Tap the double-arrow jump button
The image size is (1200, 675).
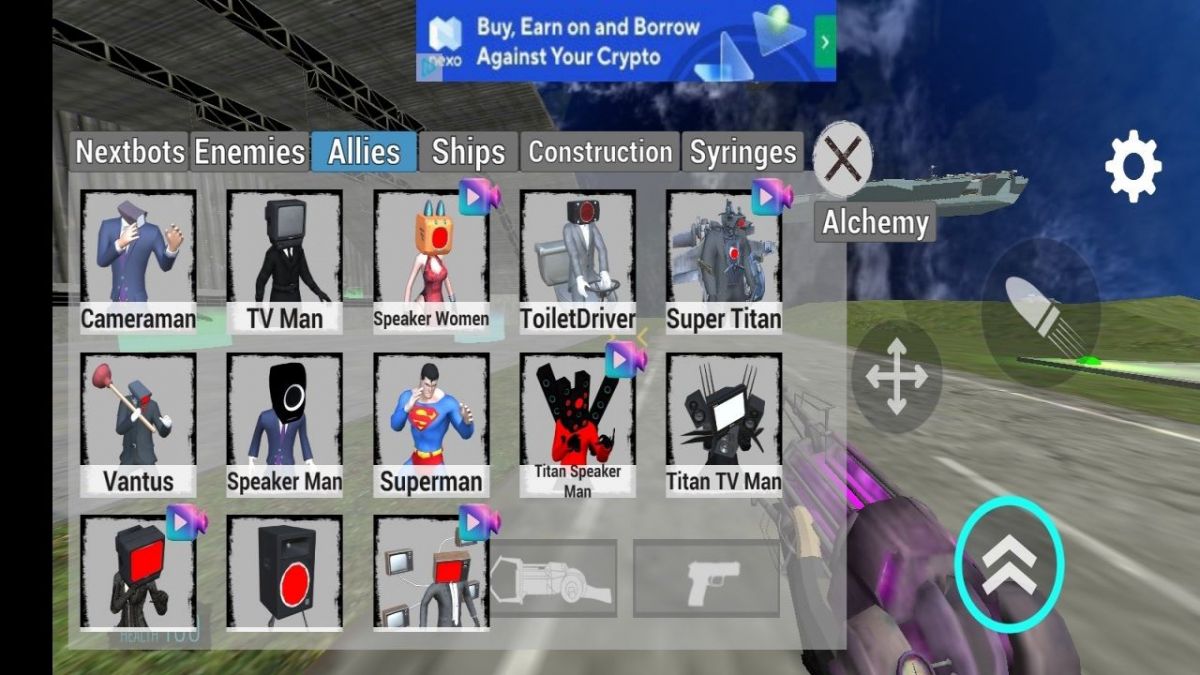coord(1009,564)
